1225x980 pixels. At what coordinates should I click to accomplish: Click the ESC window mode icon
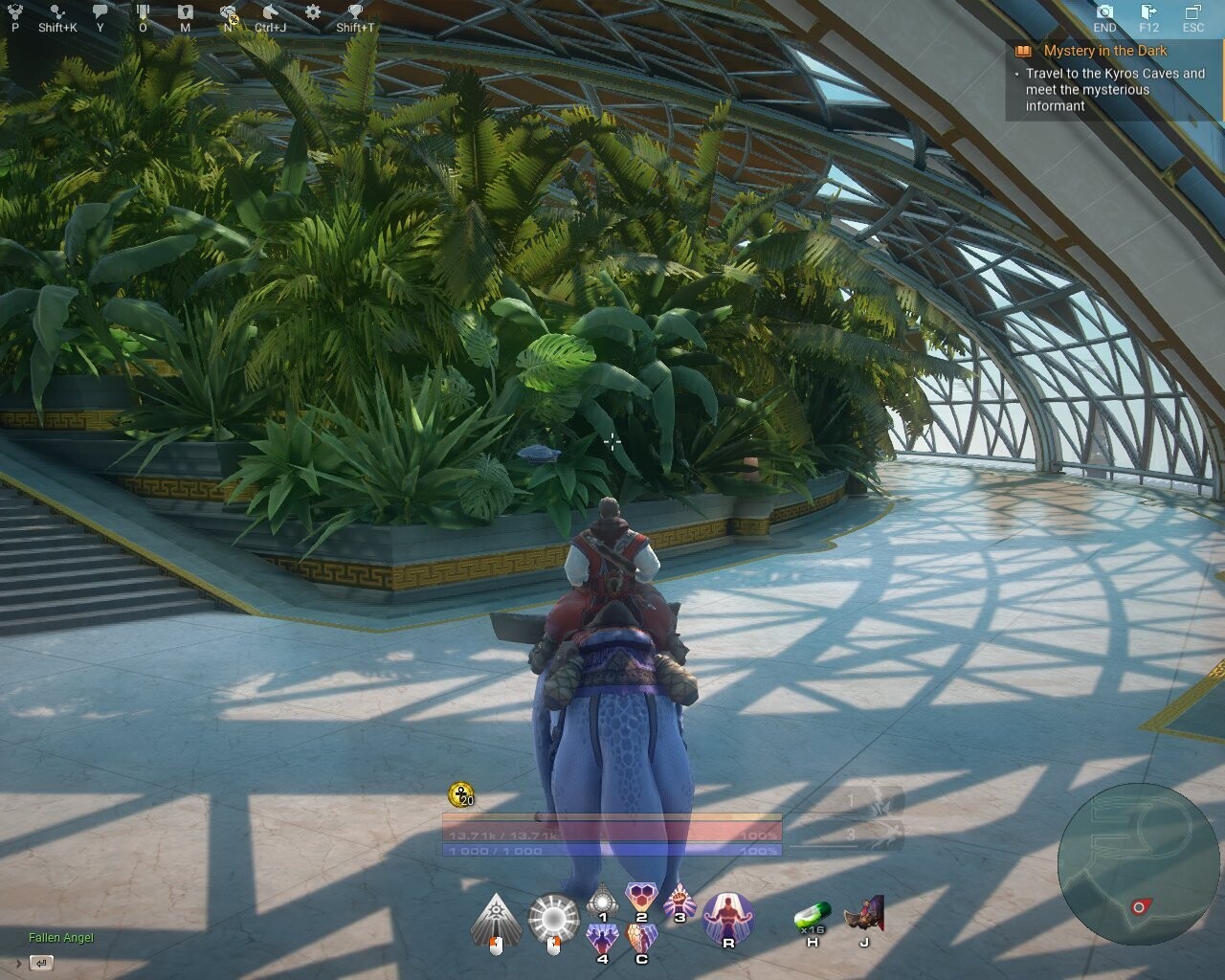[1191, 13]
